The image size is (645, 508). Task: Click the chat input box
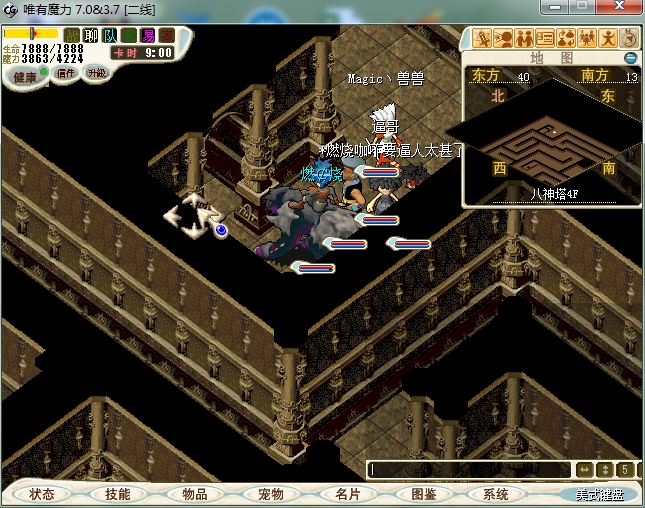468,469
